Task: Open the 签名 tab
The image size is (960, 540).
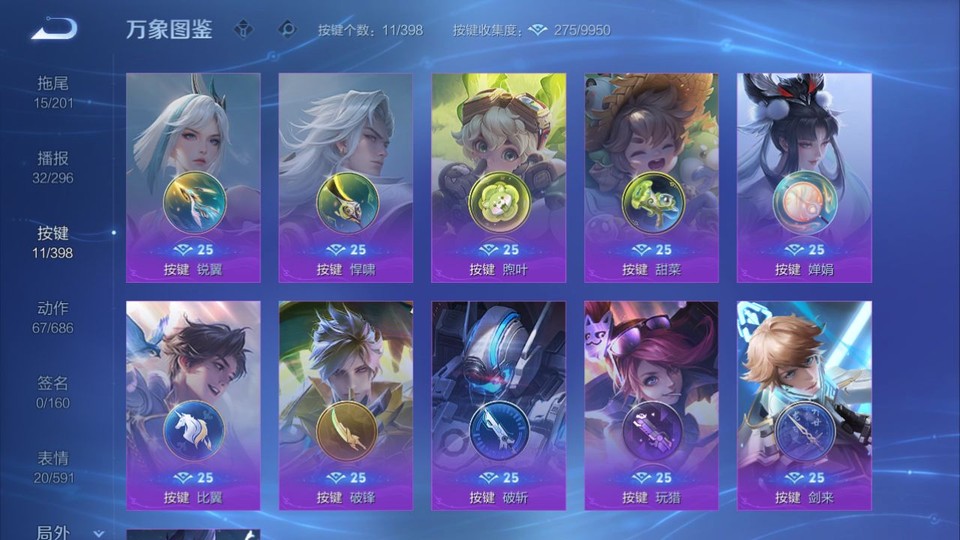Action: click(x=54, y=392)
